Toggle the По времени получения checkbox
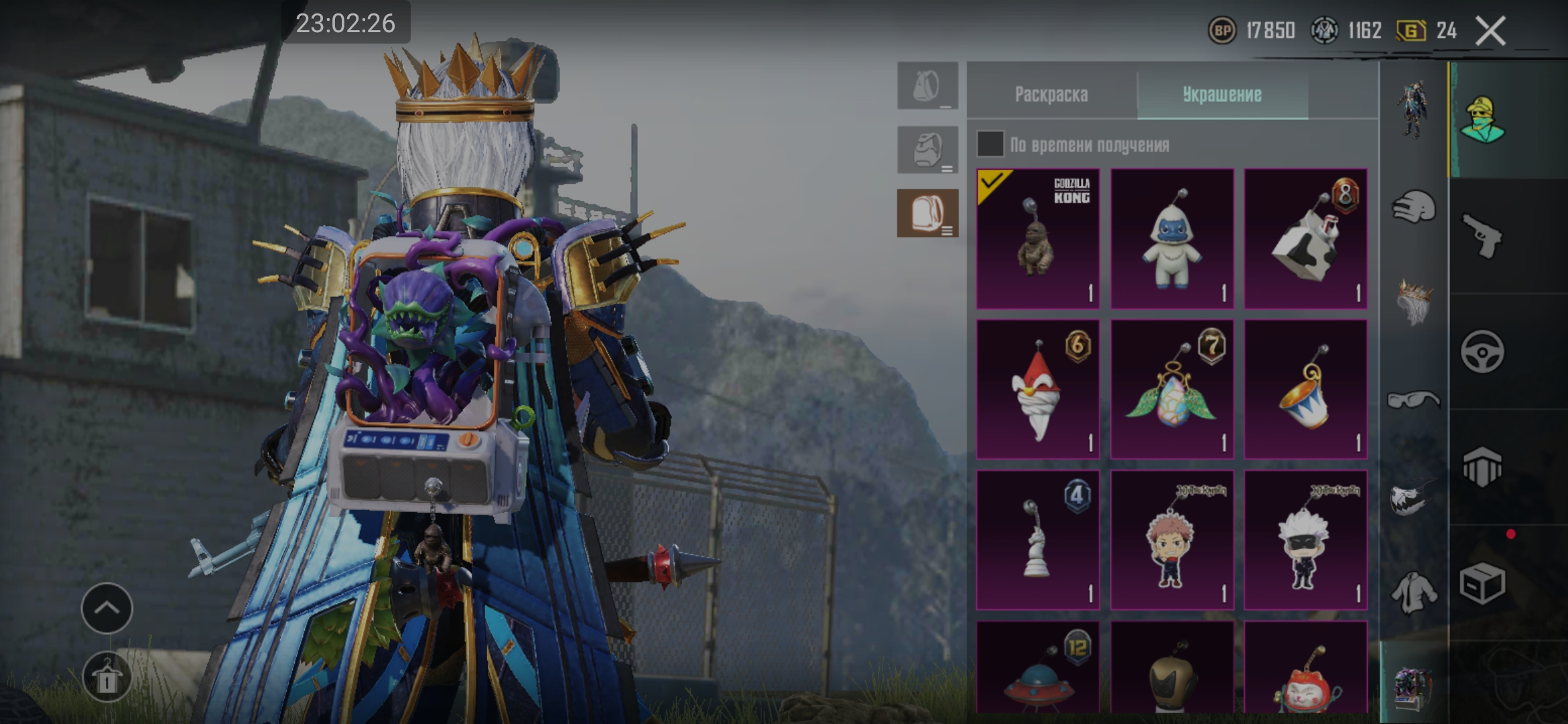 (x=990, y=144)
